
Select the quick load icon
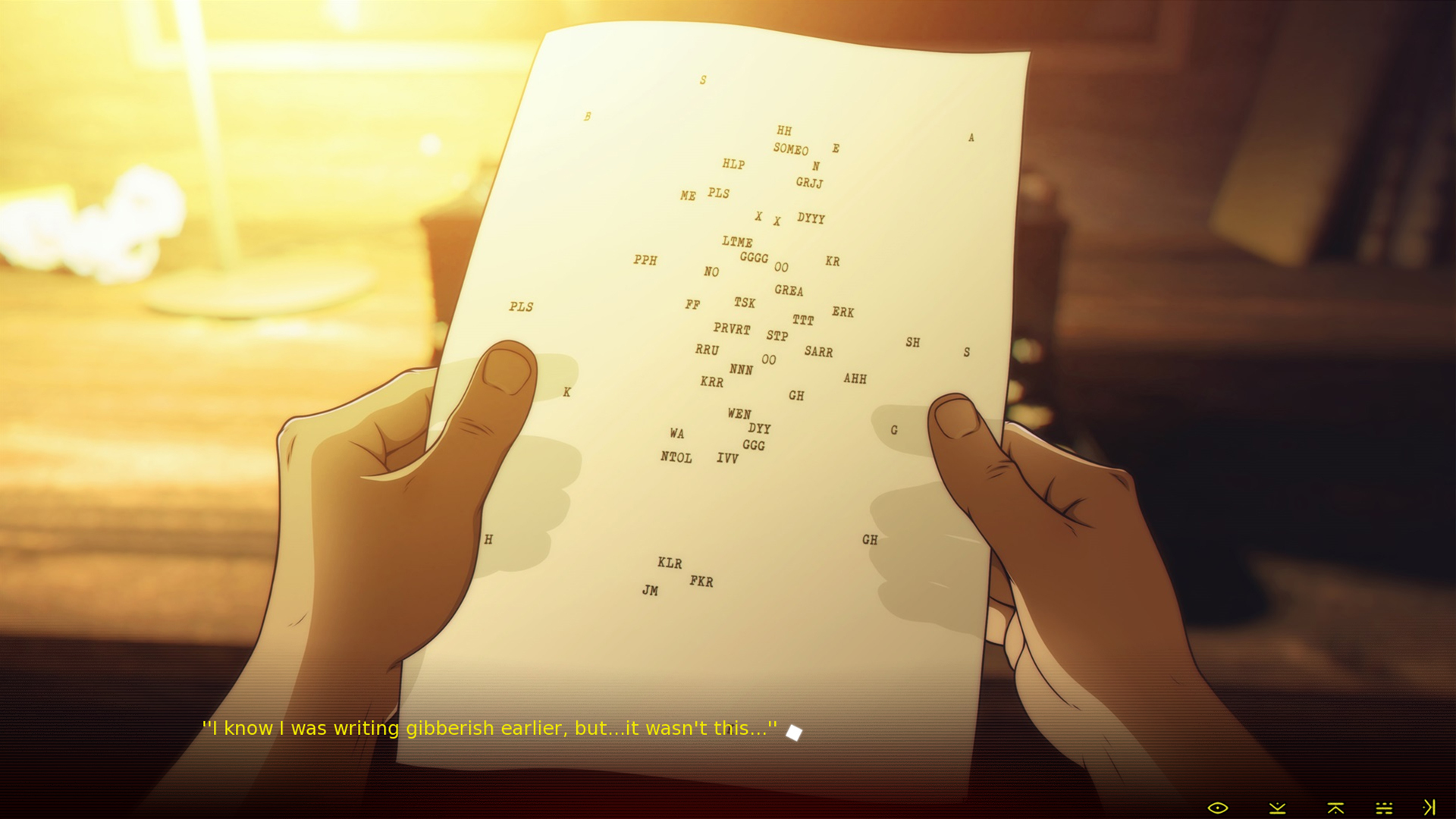[x=1335, y=808]
